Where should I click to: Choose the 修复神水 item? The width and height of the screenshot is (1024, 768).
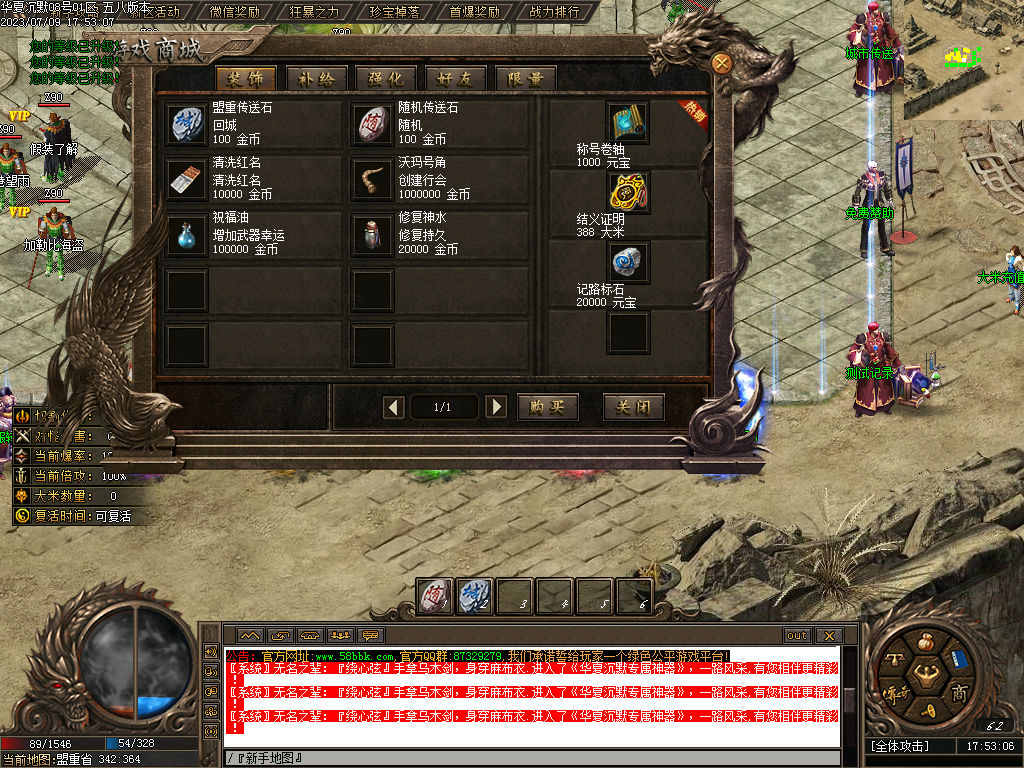(374, 234)
